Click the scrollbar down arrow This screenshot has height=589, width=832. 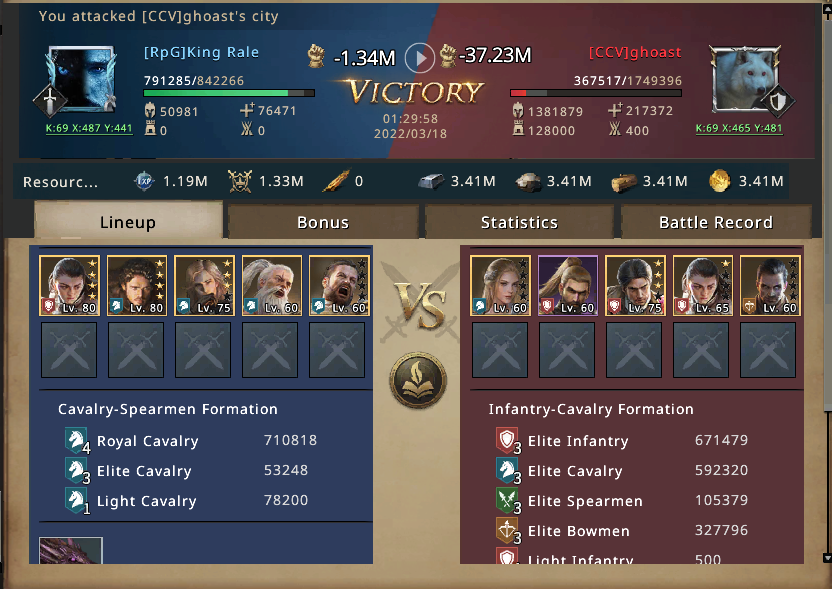coord(826,557)
